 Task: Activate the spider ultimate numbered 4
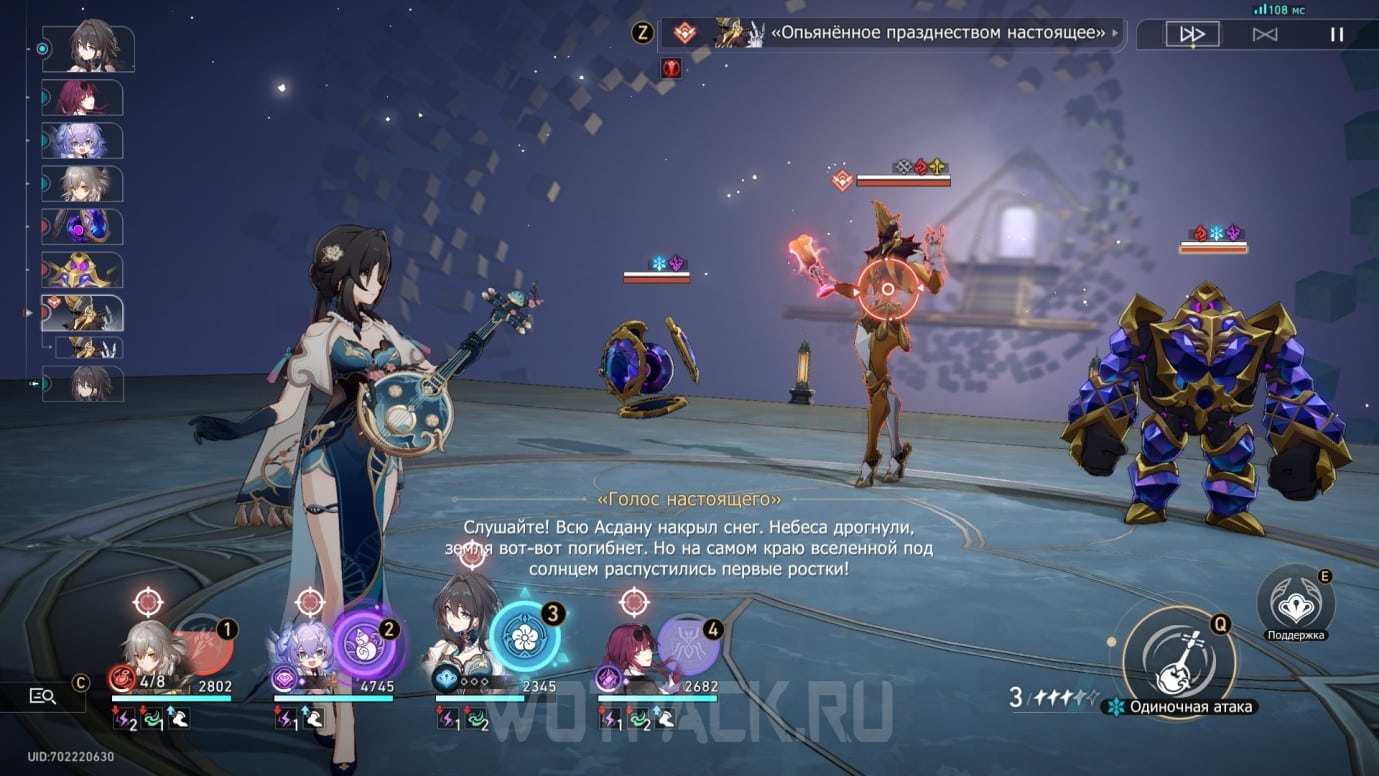[688, 645]
